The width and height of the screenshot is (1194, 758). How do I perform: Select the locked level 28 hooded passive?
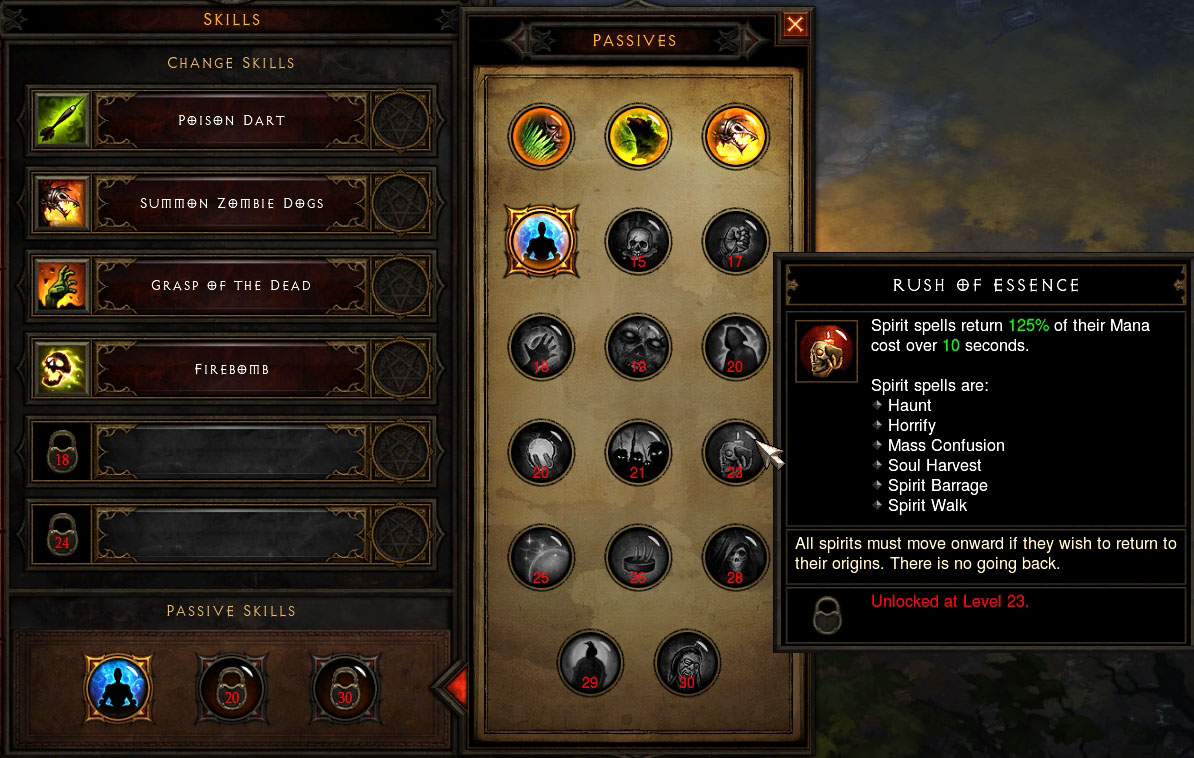(x=735, y=556)
